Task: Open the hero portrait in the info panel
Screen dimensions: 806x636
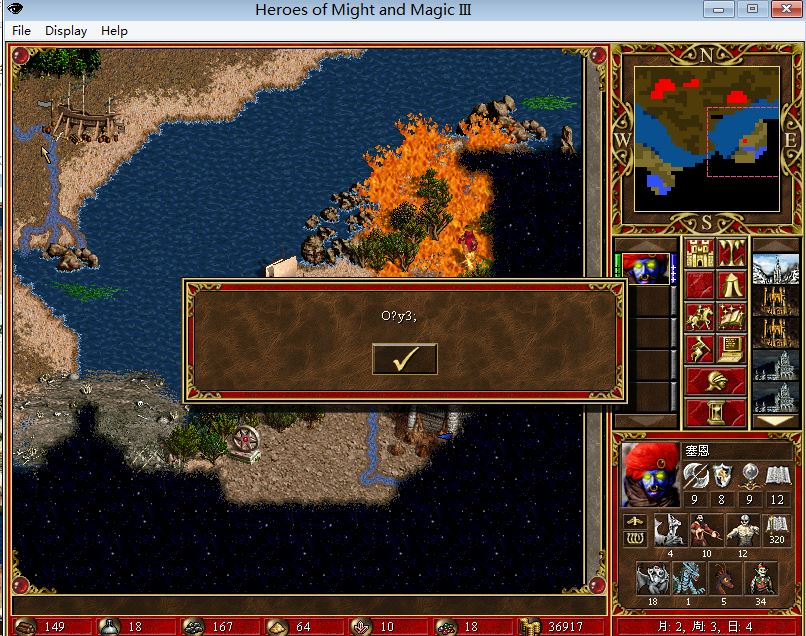Action: click(649, 474)
